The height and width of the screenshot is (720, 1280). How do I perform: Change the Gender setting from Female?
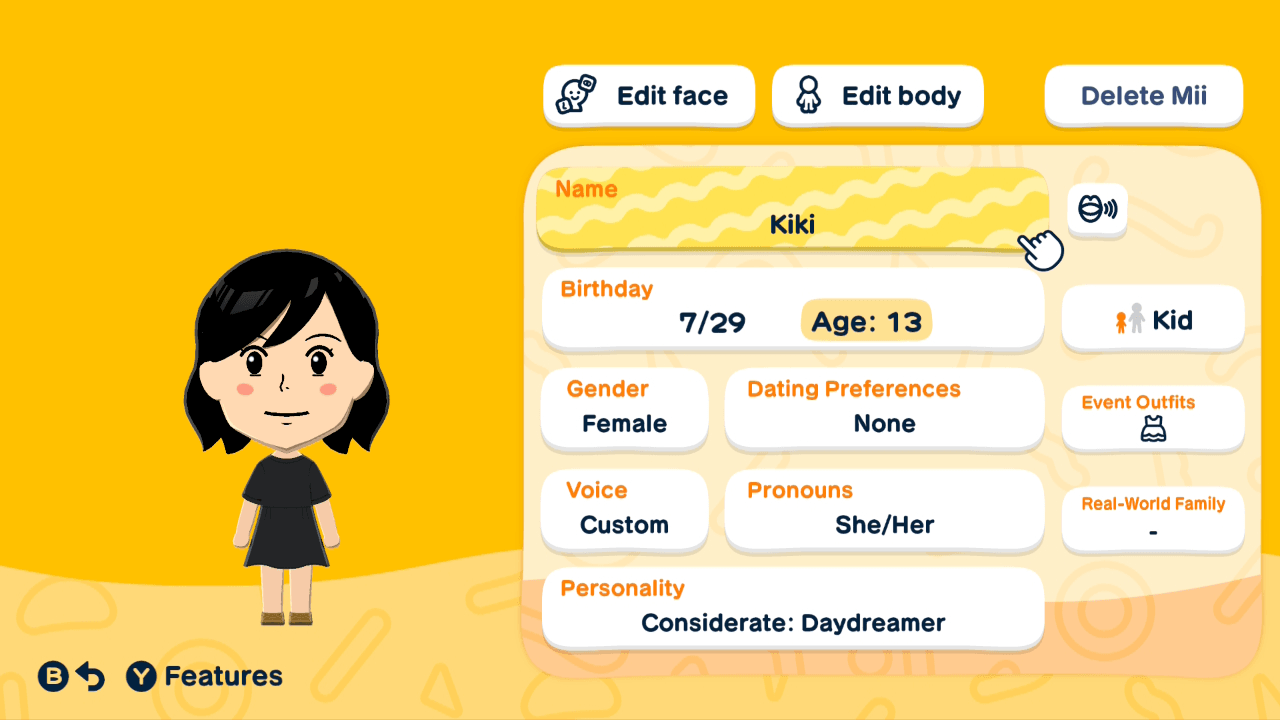pos(624,410)
